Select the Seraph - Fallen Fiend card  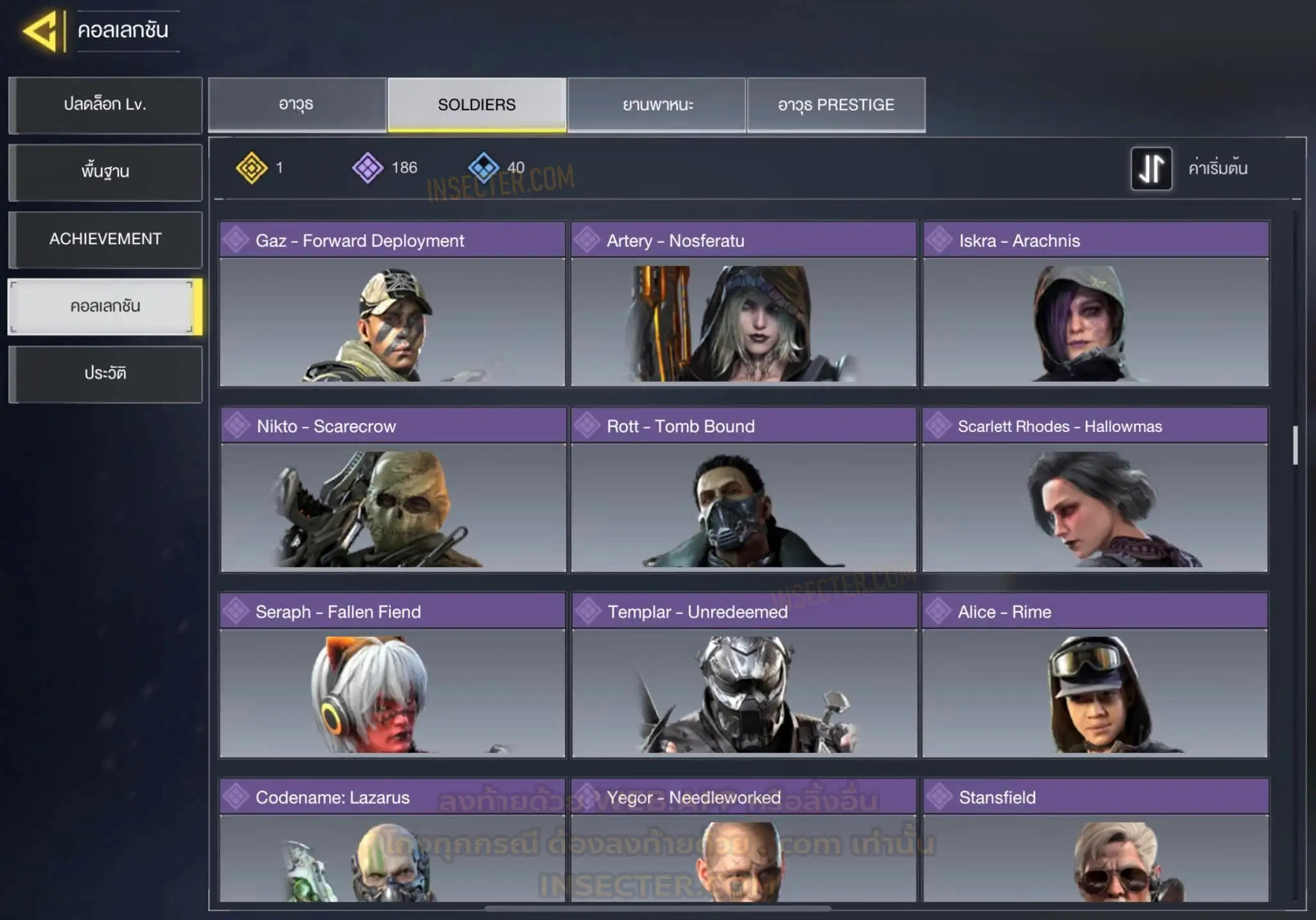coord(392,675)
